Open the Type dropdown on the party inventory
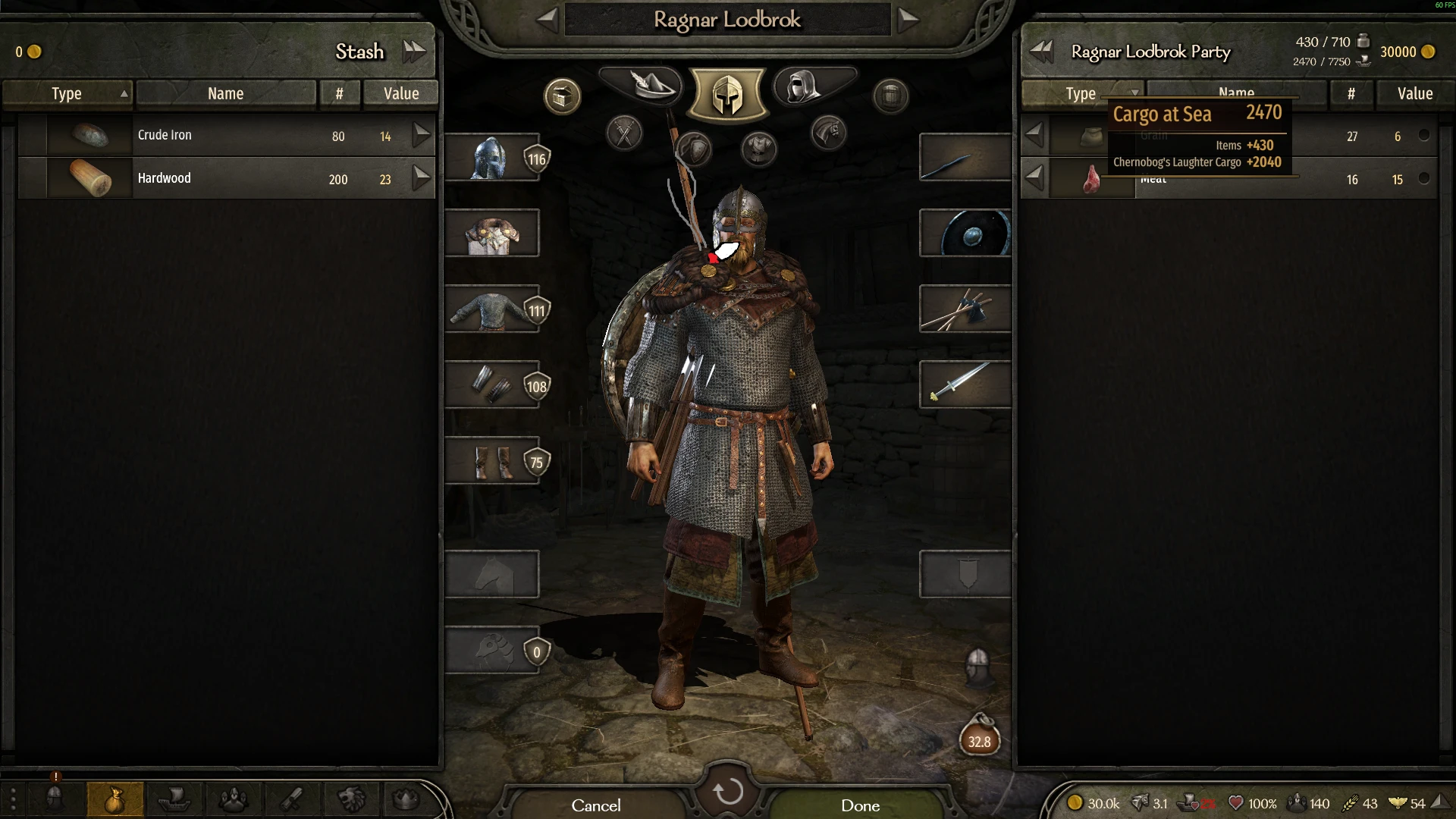This screenshot has width=1456, height=819. (1082, 93)
